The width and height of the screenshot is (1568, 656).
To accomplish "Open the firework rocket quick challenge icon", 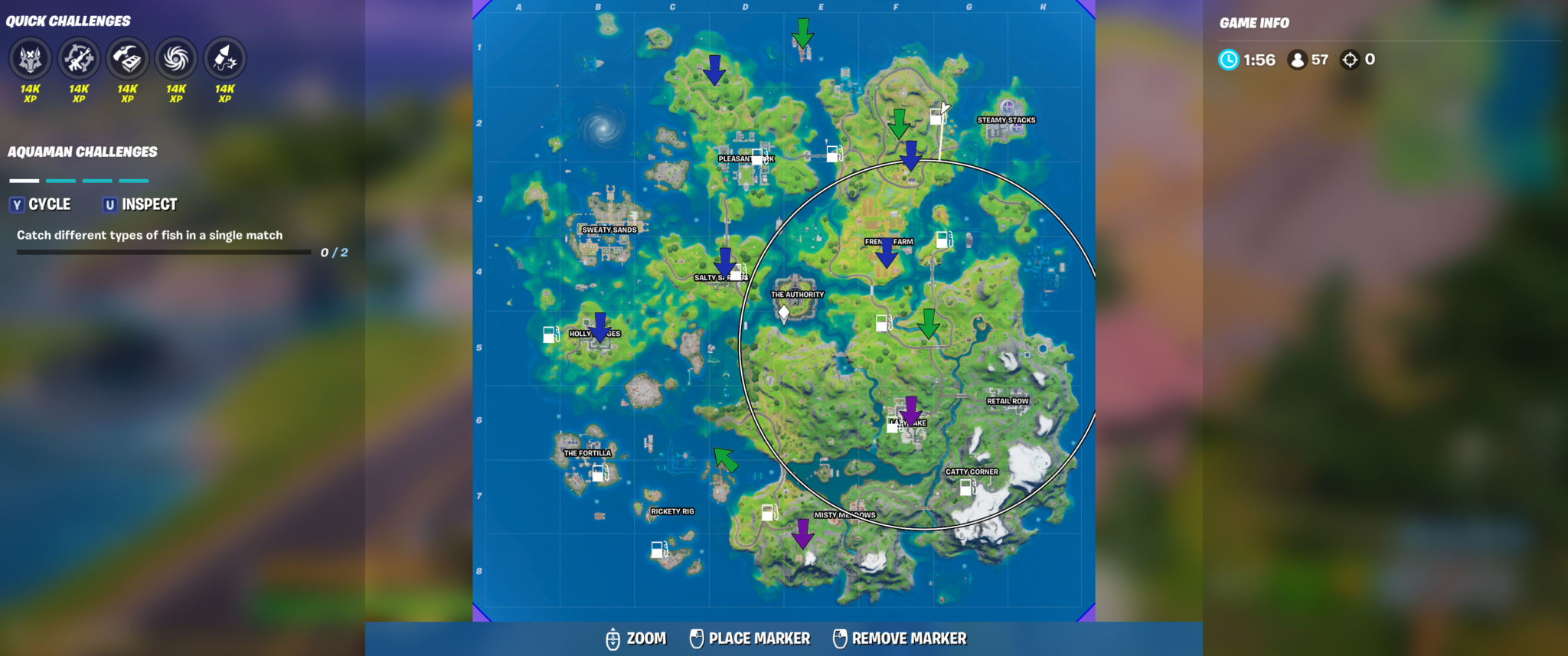I will 224,58.
